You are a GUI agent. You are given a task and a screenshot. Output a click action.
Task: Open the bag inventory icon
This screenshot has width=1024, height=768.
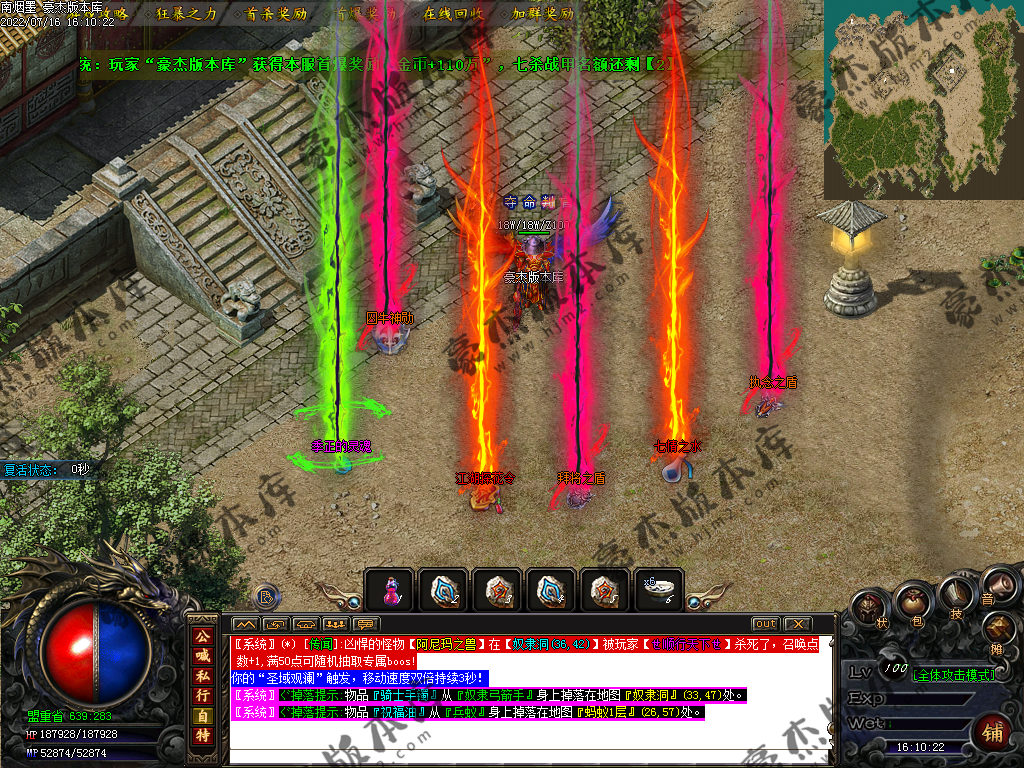[910, 601]
